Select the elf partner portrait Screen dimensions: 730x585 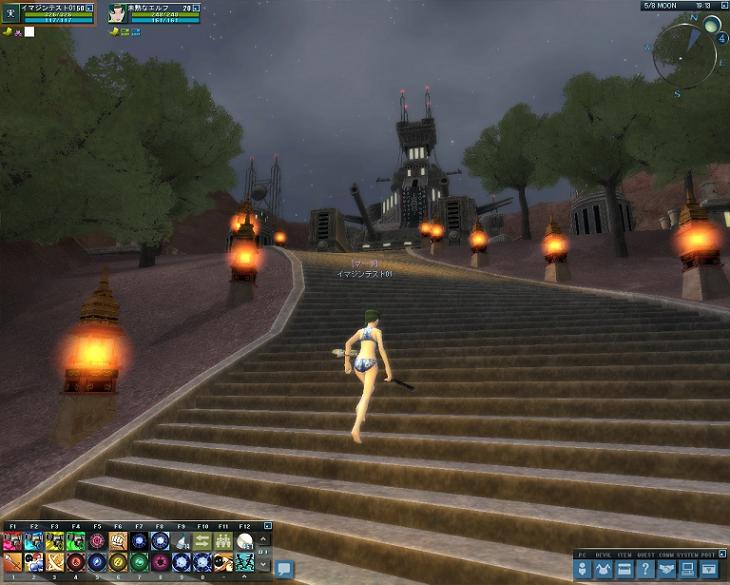point(119,13)
